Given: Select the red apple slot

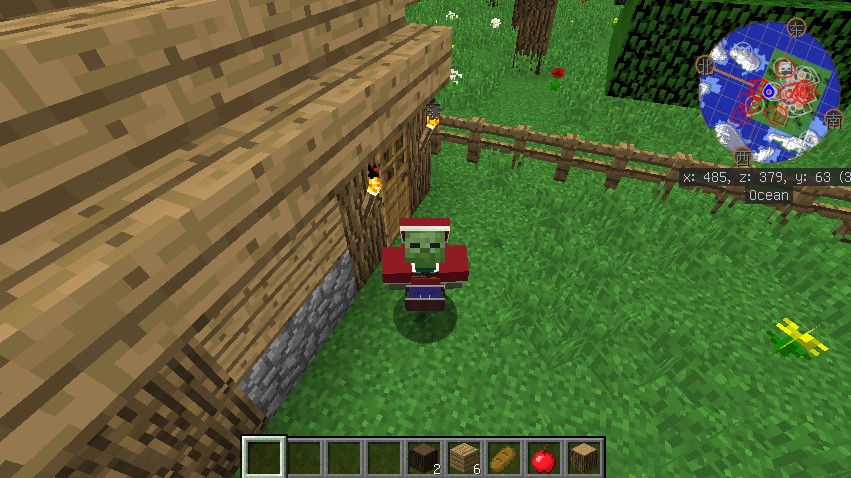Looking at the screenshot, I should tap(543, 459).
